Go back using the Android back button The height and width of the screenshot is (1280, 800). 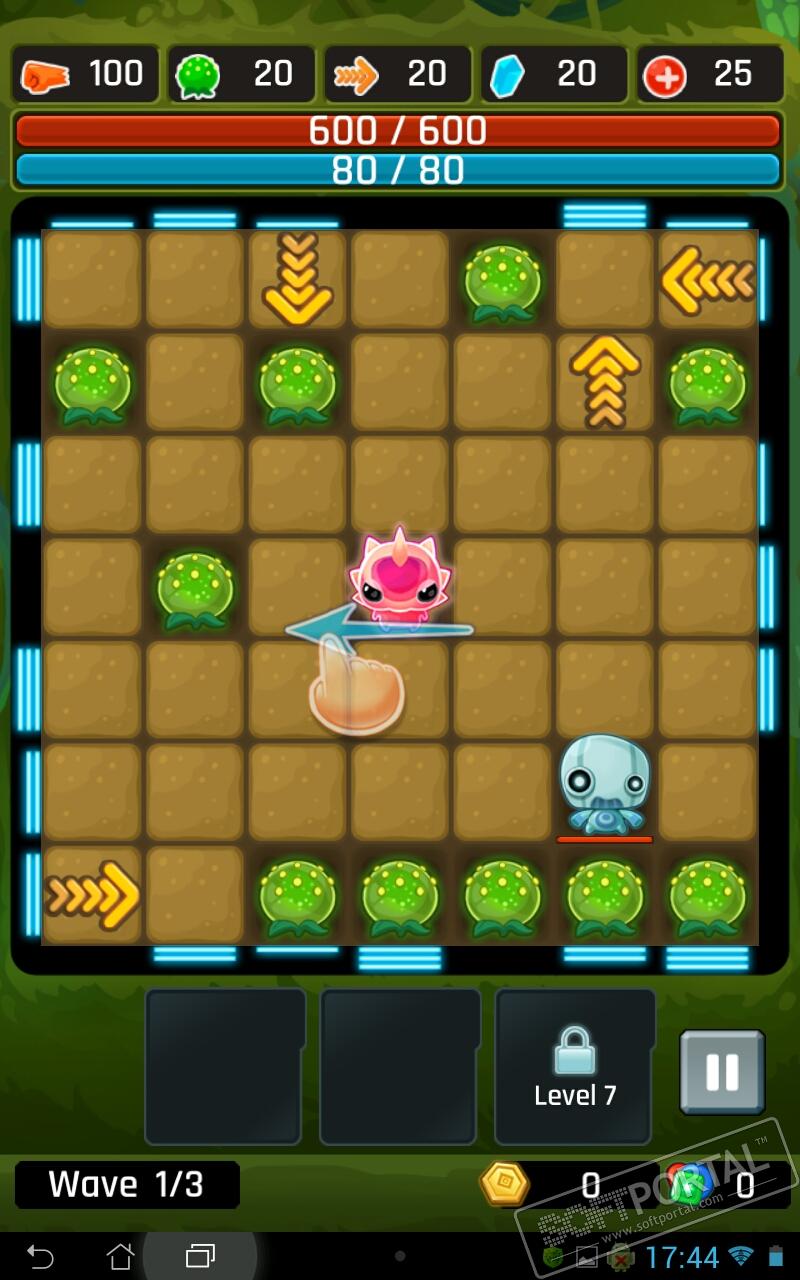tap(40, 1255)
